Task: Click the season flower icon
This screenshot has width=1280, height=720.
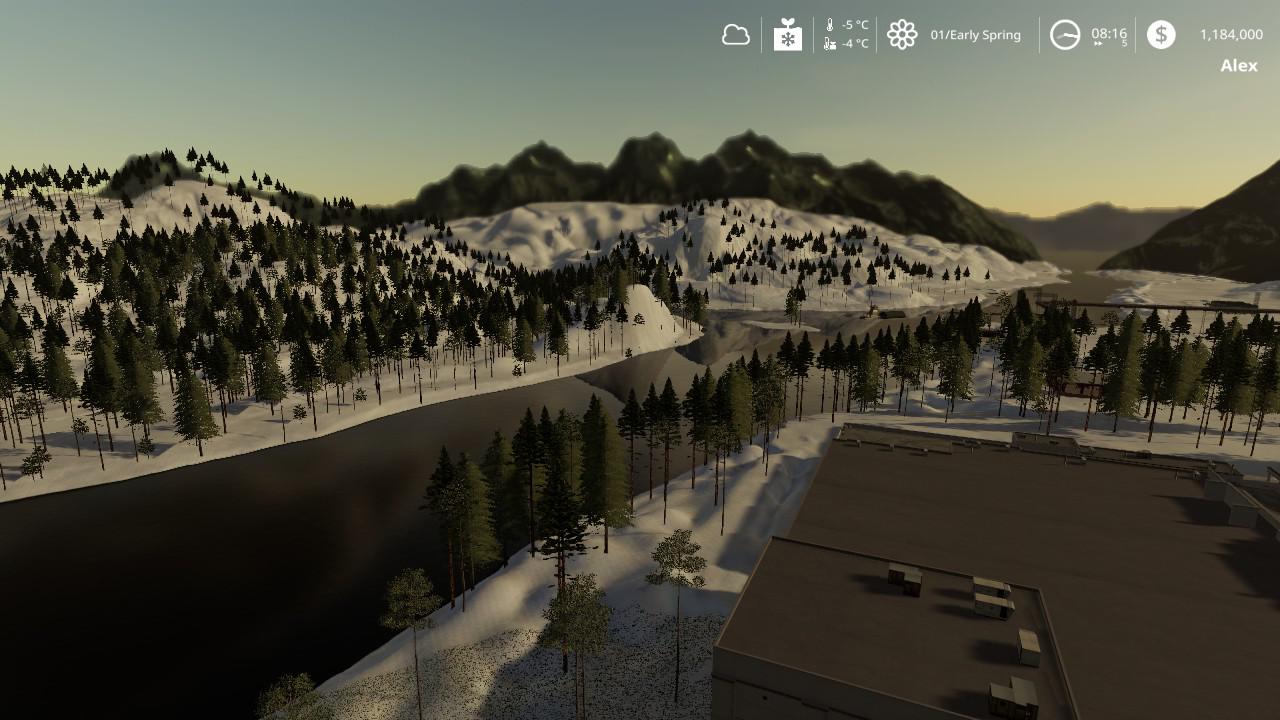Action: [x=902, y=35]
